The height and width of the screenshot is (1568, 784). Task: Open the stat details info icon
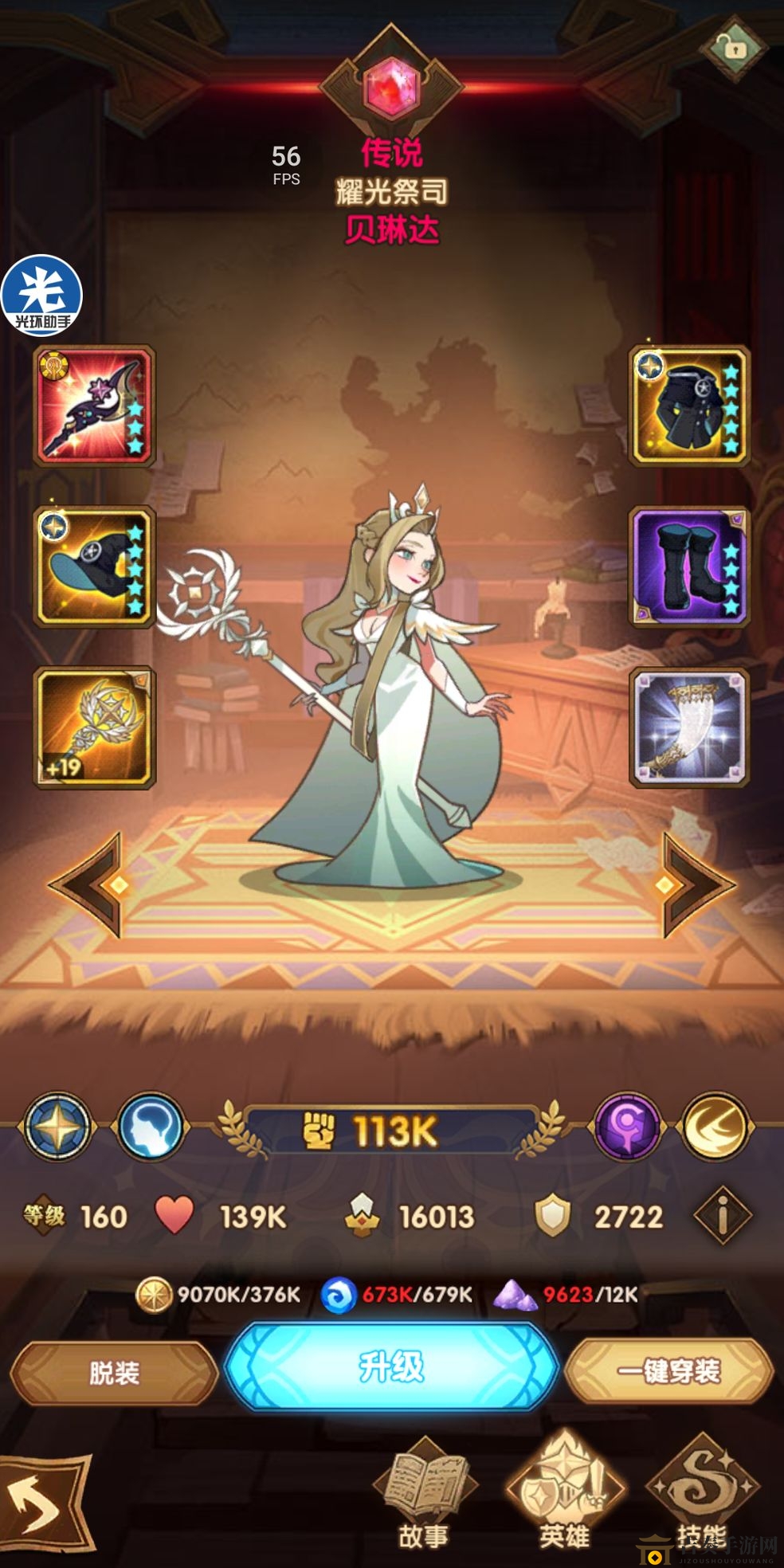(722, 1216)
